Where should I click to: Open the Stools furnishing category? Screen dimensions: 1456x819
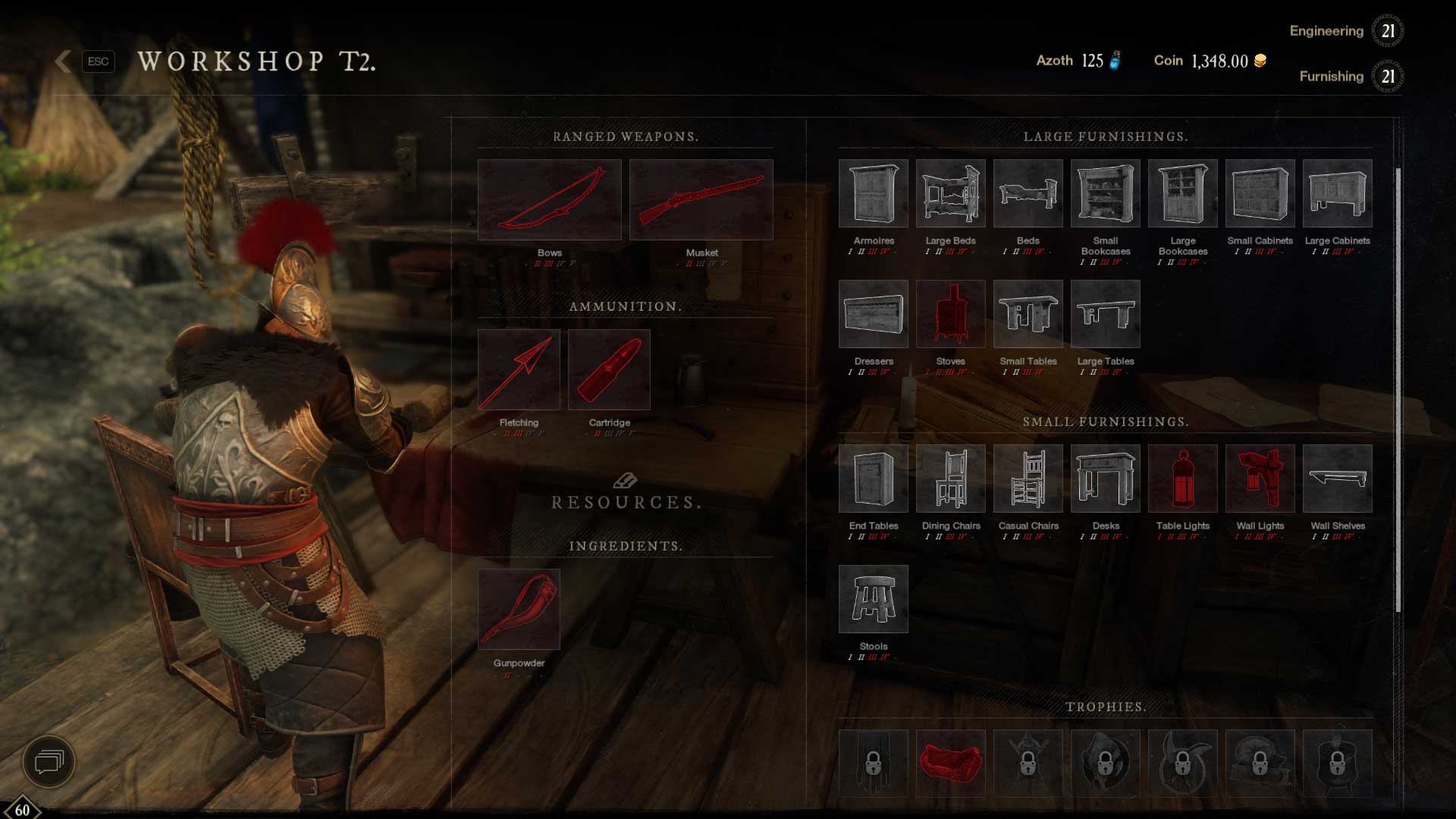[x=873, y=599]
